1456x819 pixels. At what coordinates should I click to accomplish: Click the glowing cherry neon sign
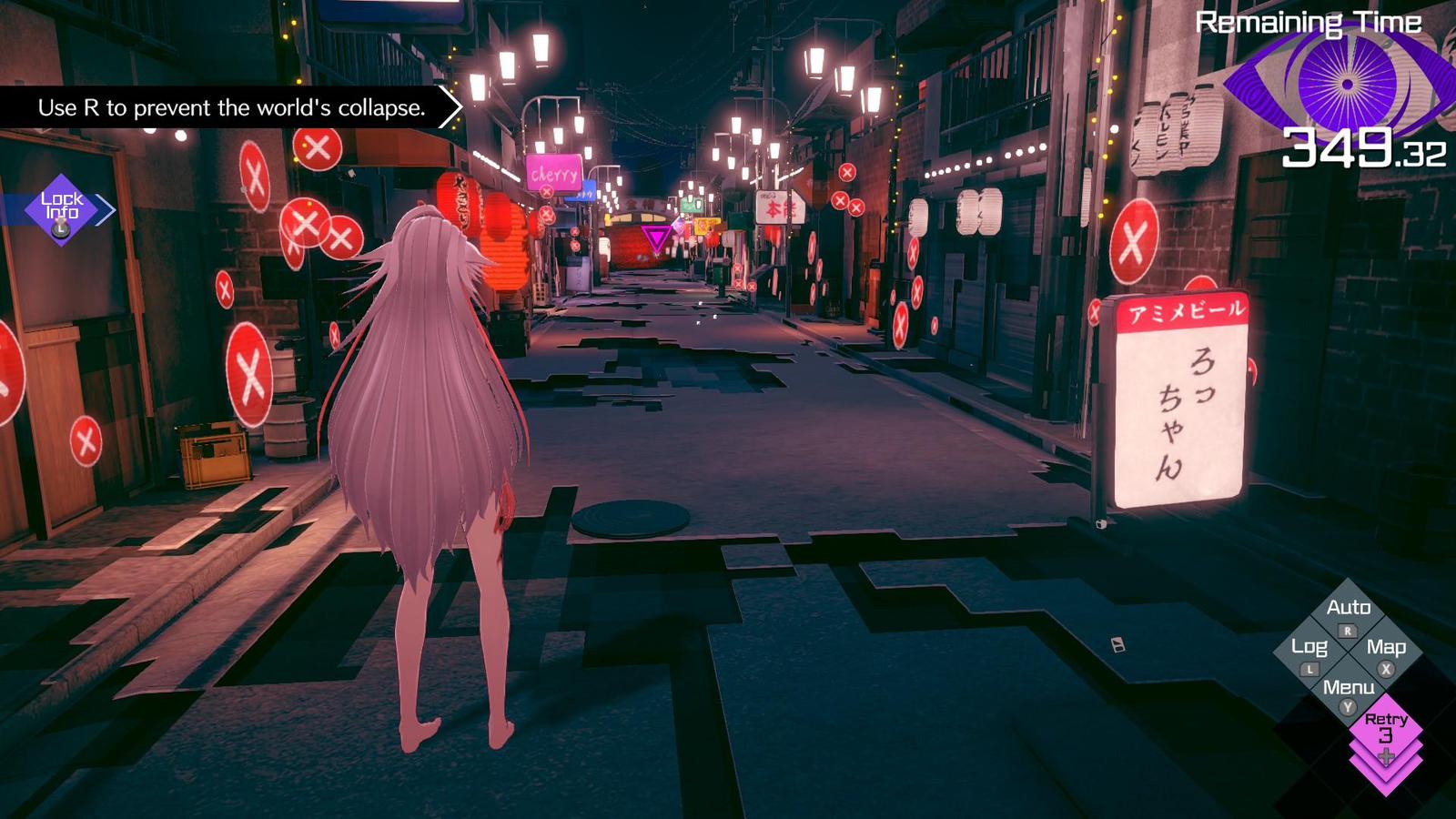[554, 170]
